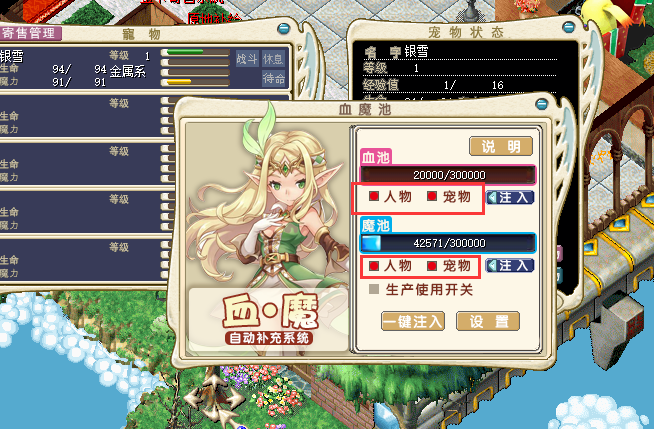Toggle 人物 checkbox under 血池
This screenshot has height=429, width=654.
click(373, 197)
